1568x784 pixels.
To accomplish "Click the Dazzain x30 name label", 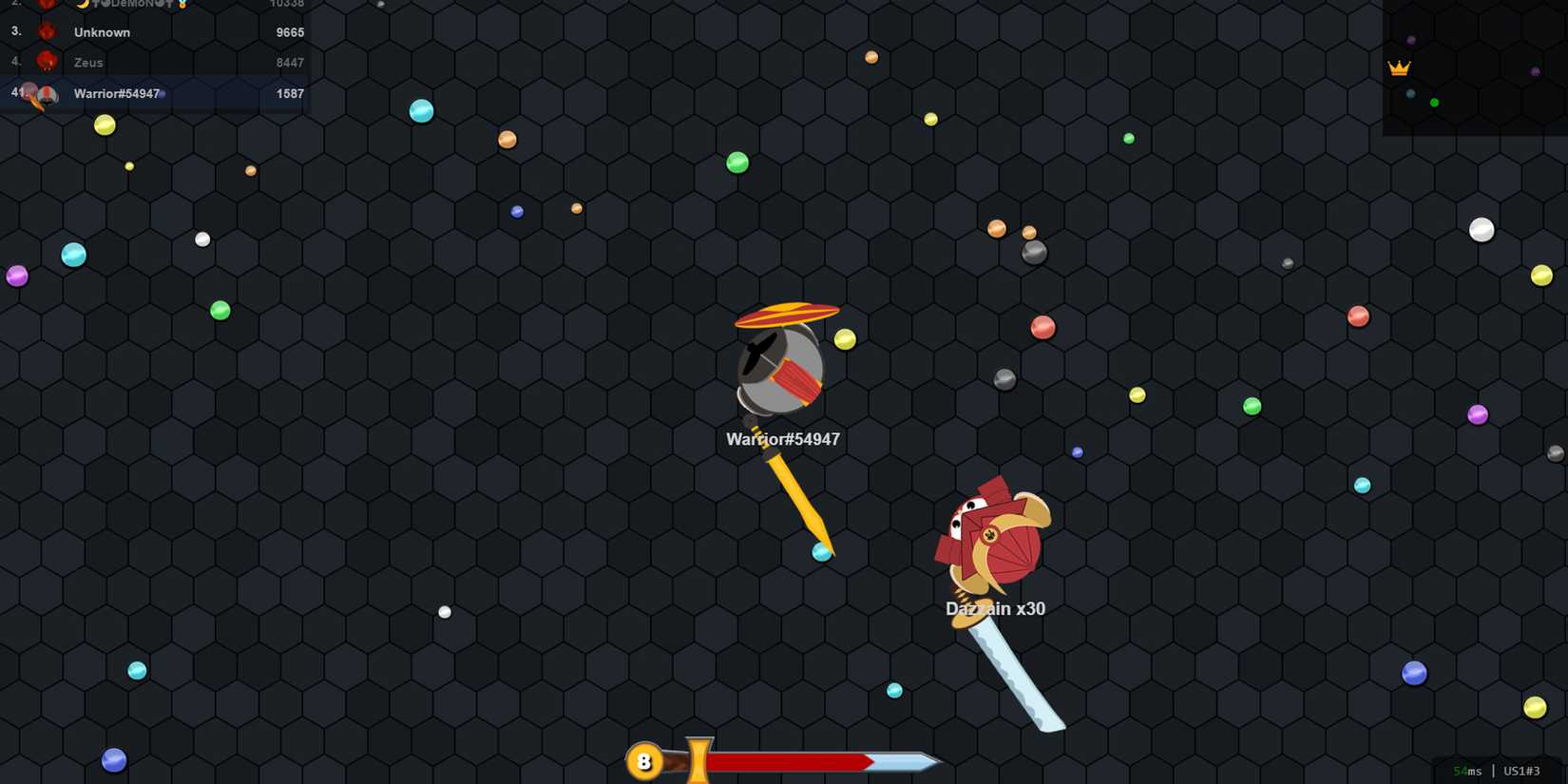I will tap(994, 608).
